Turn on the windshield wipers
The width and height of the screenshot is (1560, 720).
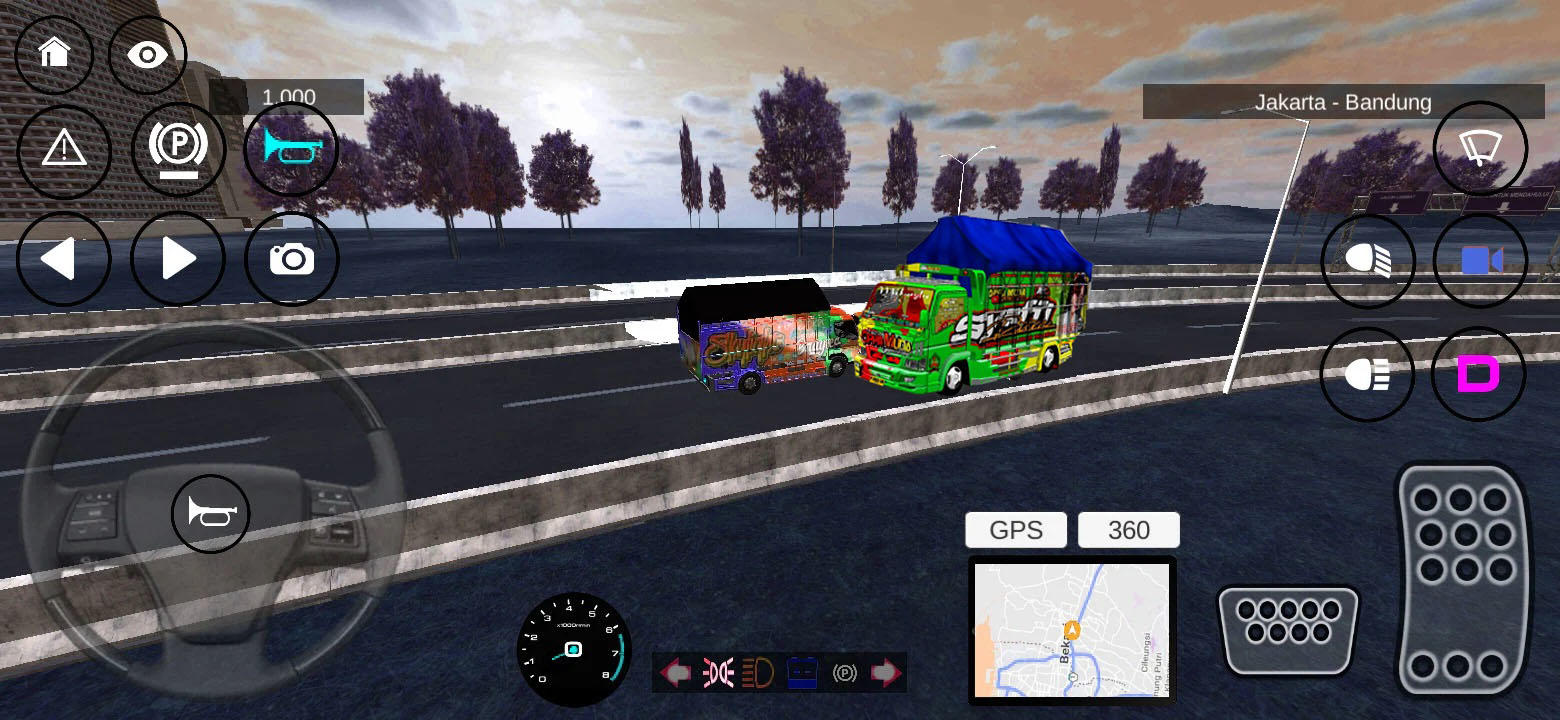(x=1479, y=148)
